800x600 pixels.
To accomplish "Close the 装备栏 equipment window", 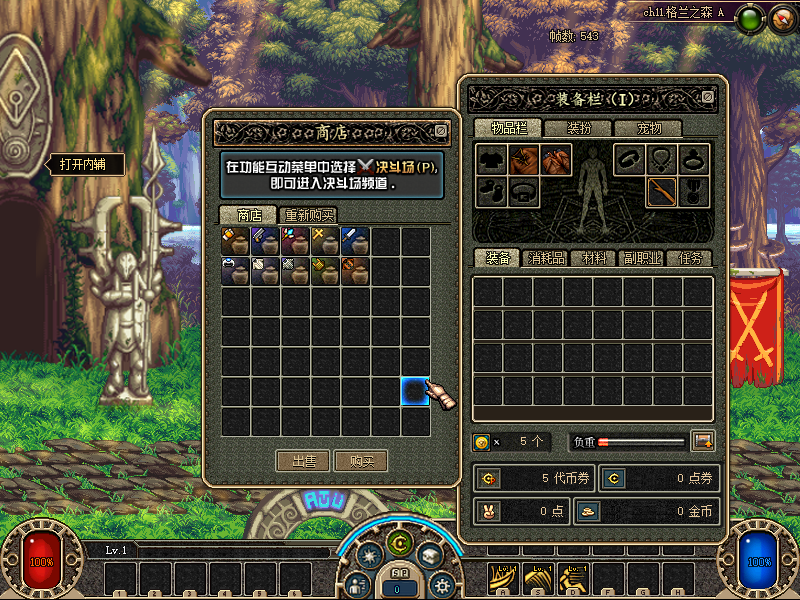I will (708, 97).
